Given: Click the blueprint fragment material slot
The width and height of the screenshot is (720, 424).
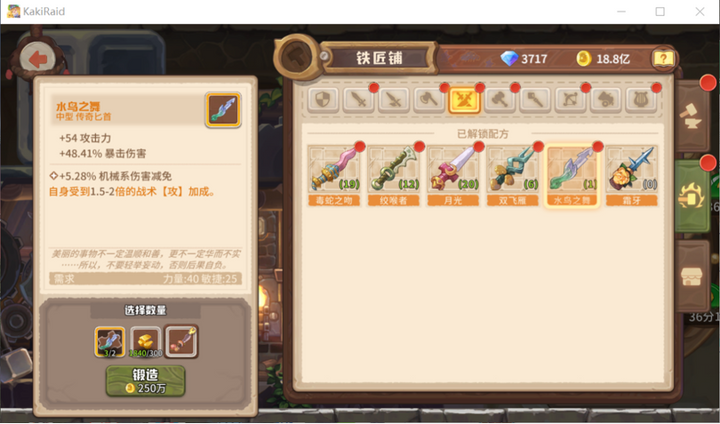Looking at the screenshot, I should coord(110,341).
